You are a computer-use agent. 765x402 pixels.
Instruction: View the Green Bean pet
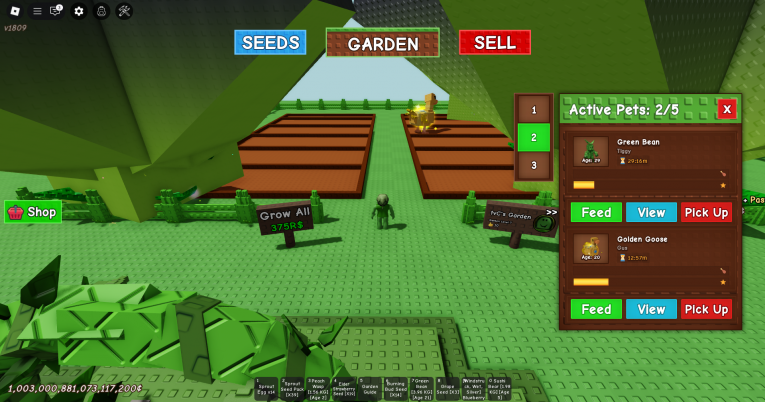point(651,212)
